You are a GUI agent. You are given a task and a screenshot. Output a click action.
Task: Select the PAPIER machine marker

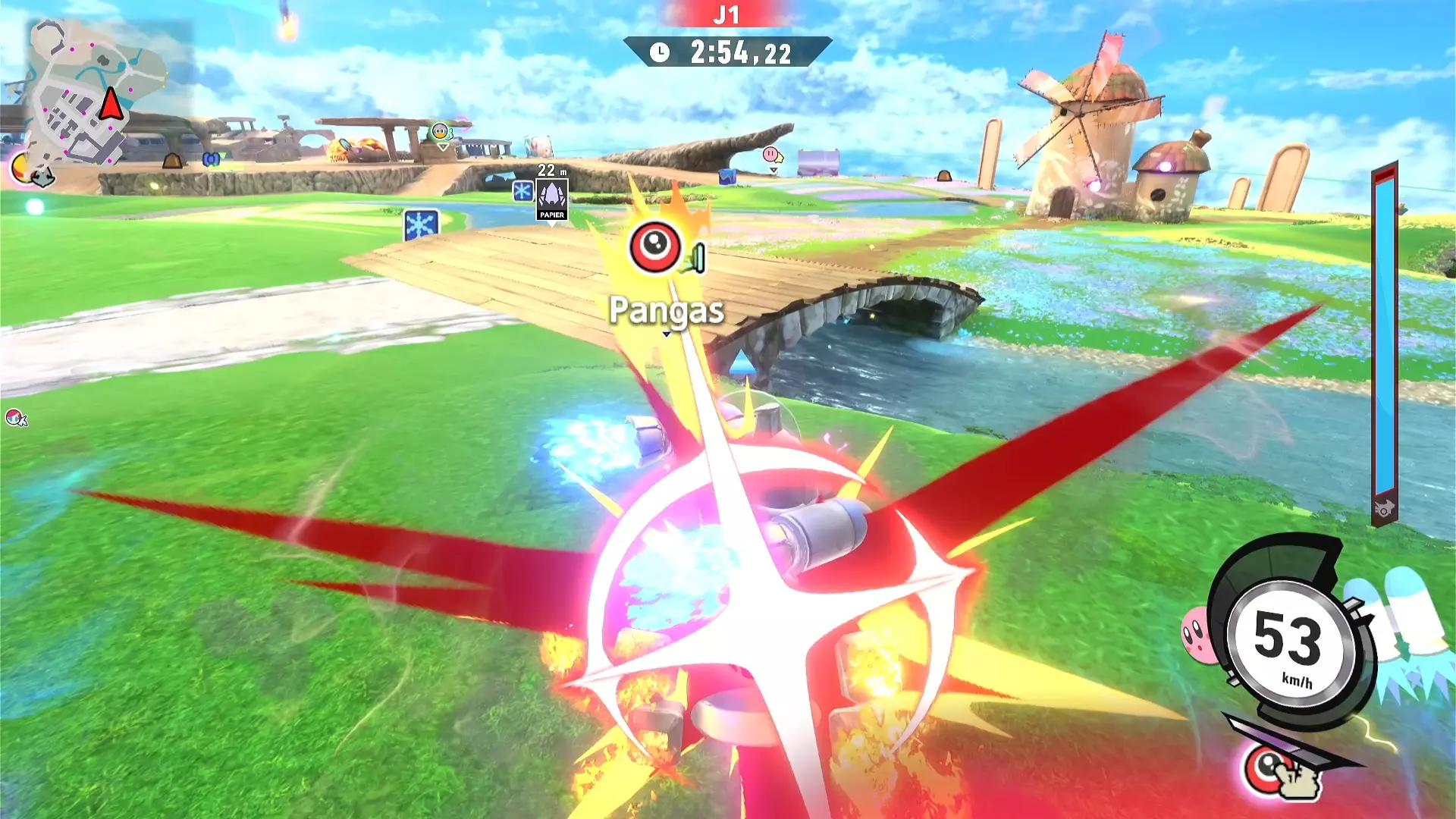[x=552, y=199]
